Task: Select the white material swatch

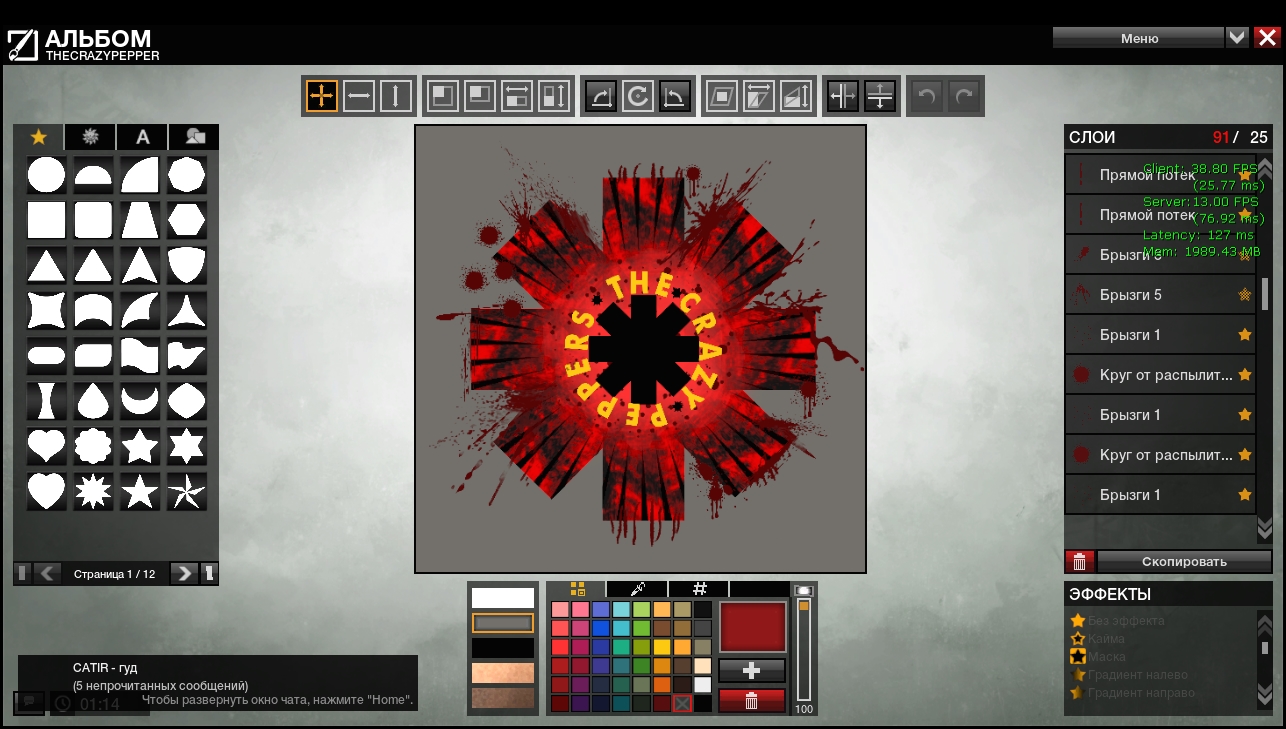Action: 503,598
